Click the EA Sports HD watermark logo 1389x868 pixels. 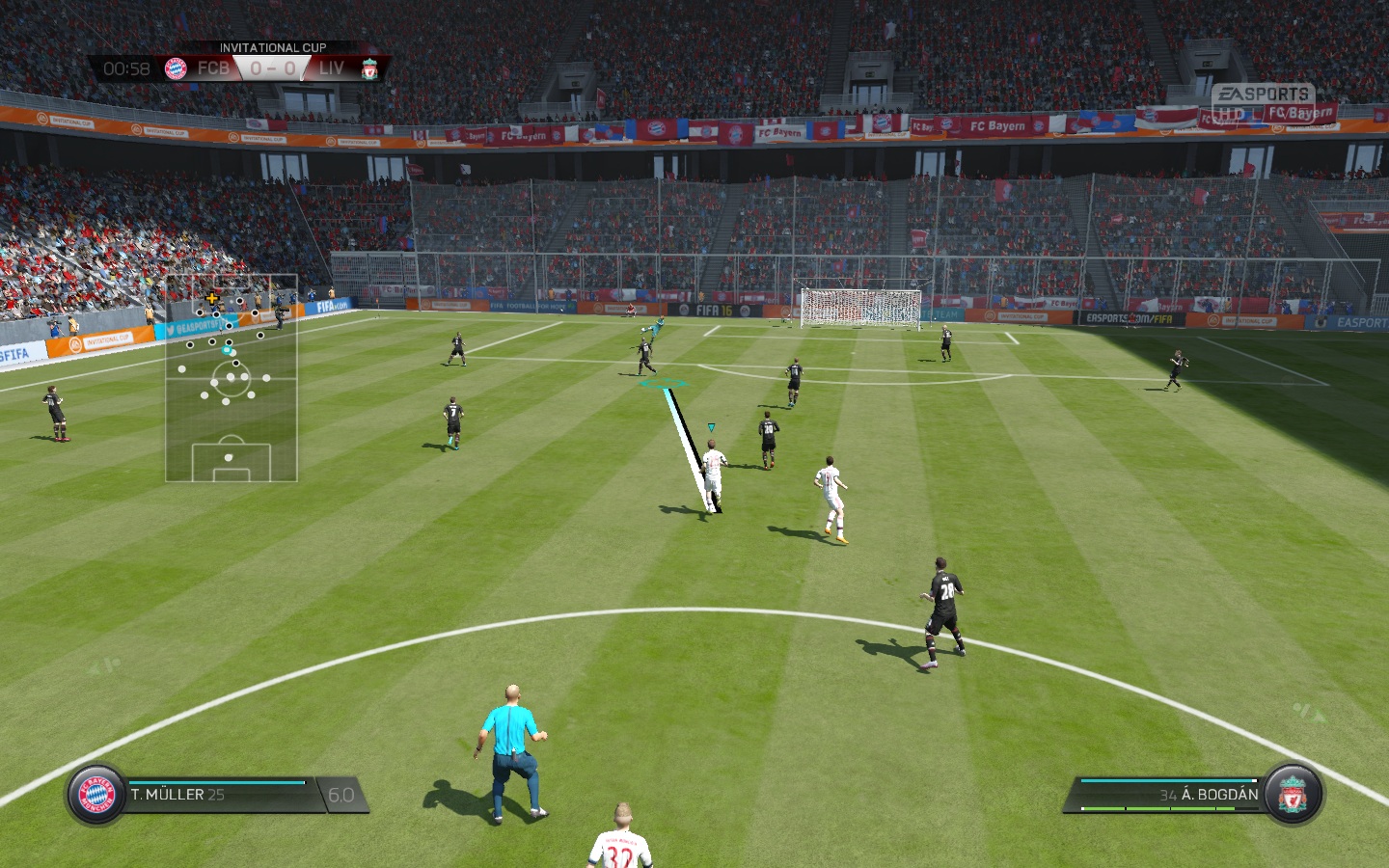[1262, 103]
